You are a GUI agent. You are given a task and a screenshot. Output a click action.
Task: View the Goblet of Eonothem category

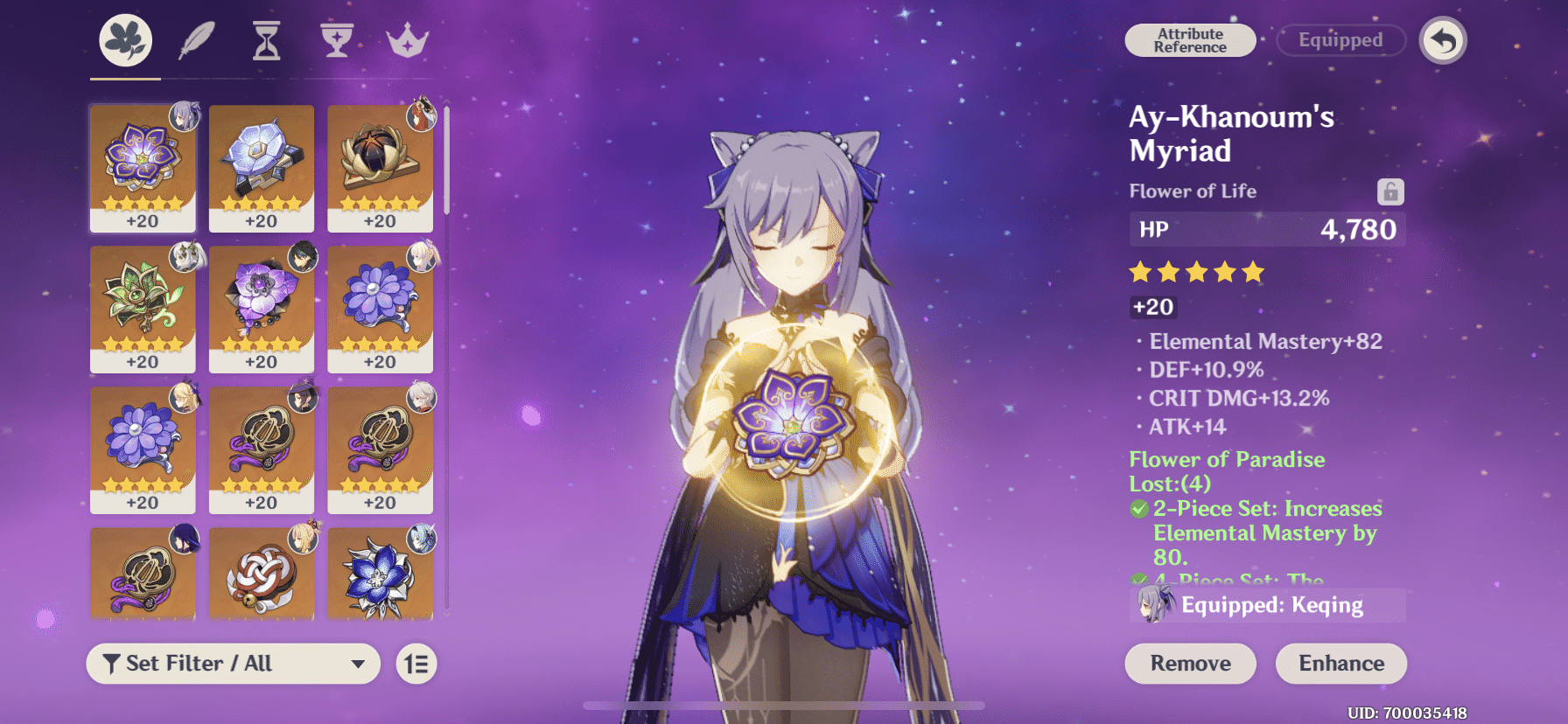(x=335, y=38)
